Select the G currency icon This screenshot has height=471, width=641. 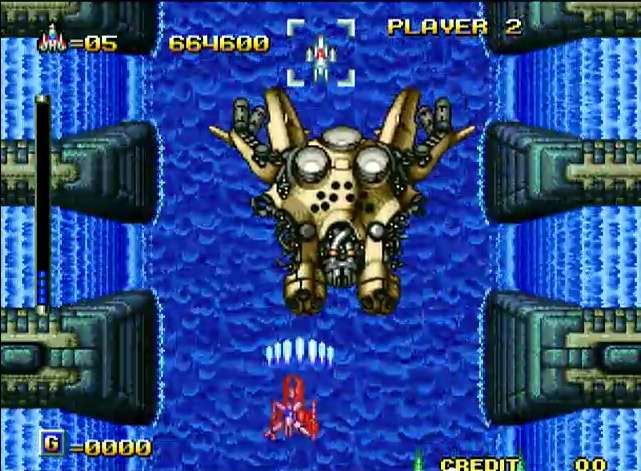point(51,444)
